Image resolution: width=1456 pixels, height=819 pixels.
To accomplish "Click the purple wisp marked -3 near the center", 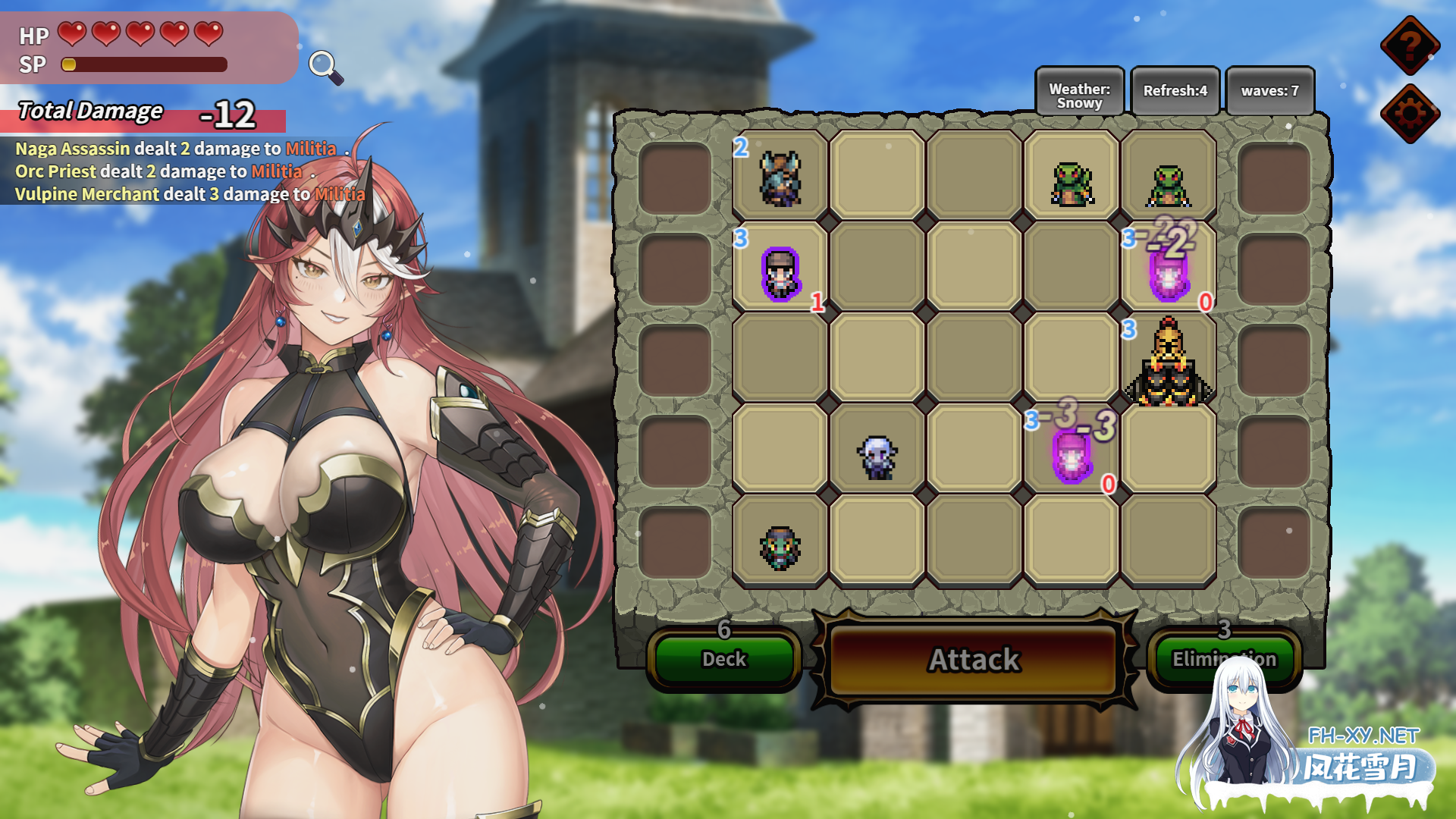I will pyautogui.click(x=1072, y=459).
